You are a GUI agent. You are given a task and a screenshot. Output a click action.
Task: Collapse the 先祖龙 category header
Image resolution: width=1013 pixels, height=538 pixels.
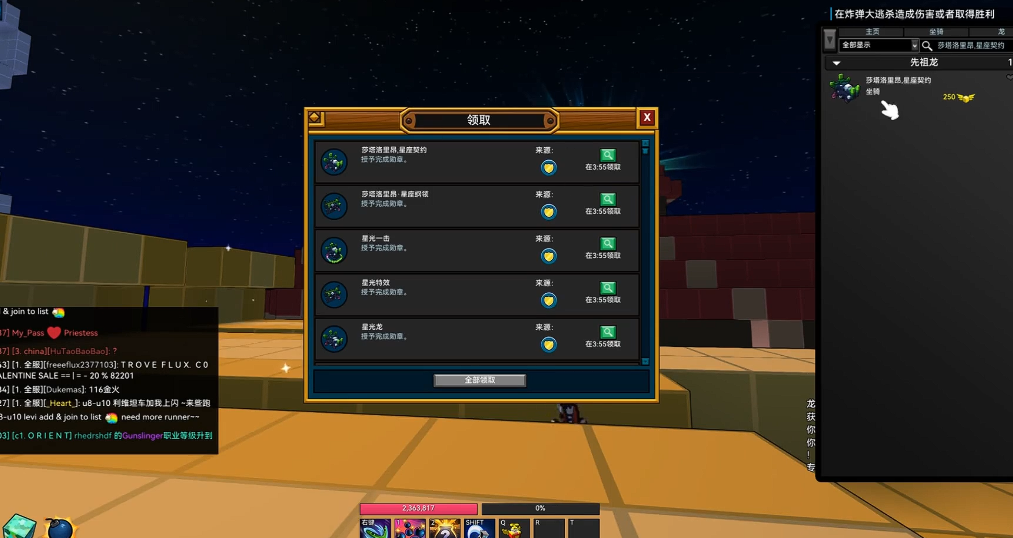pos(837,63)
